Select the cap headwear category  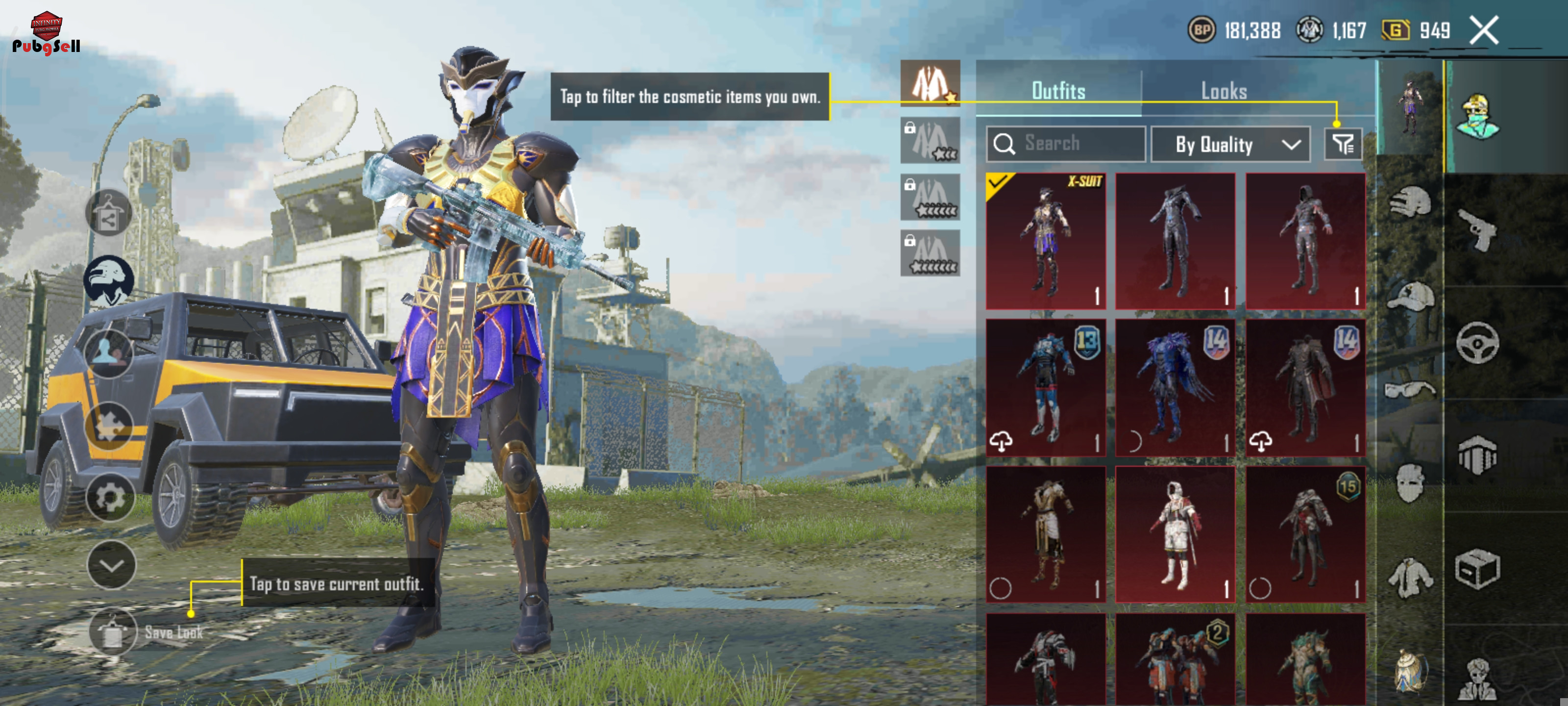[1410, 297]
